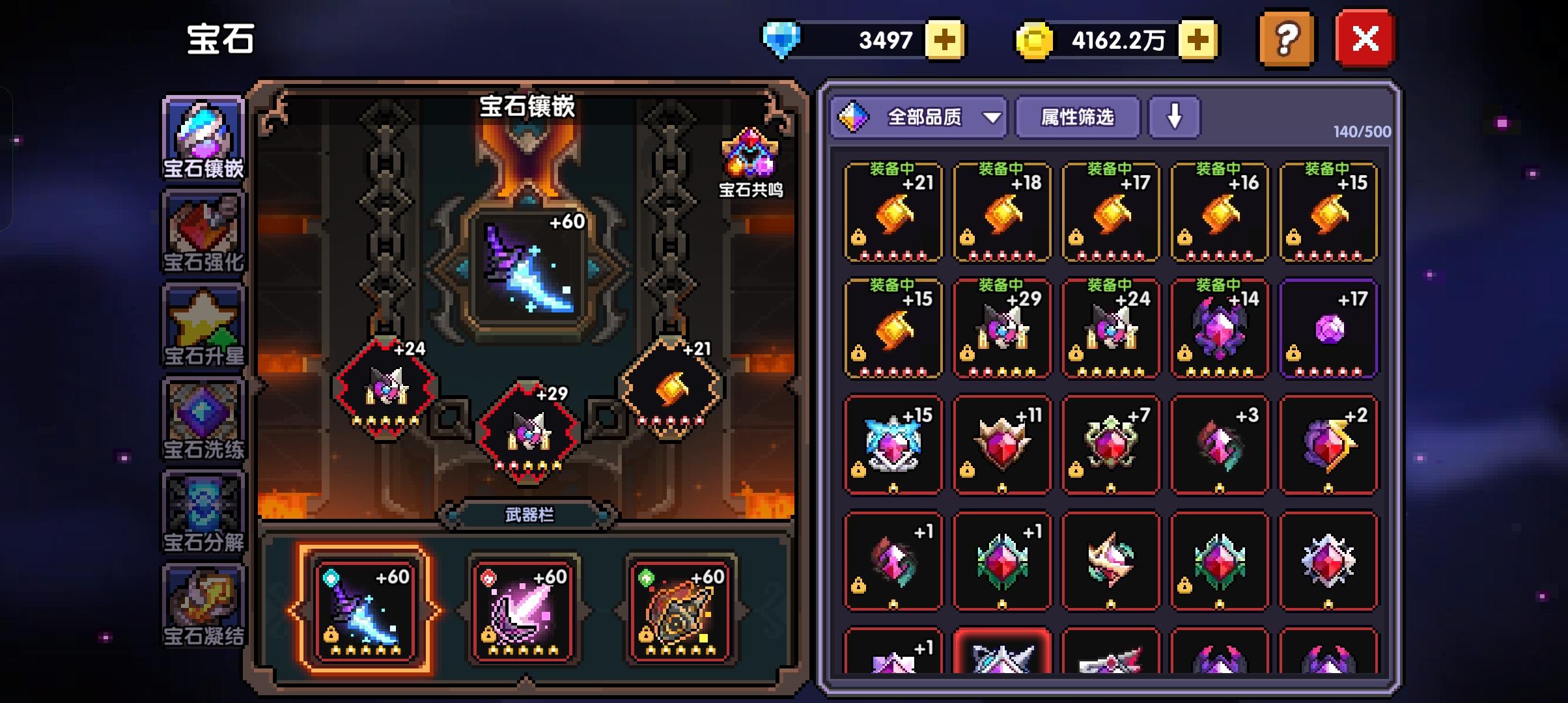Expand the 属性筛选 attribute filter options
This screenshot has height=703, width=1568.
tap(1078, 117)
